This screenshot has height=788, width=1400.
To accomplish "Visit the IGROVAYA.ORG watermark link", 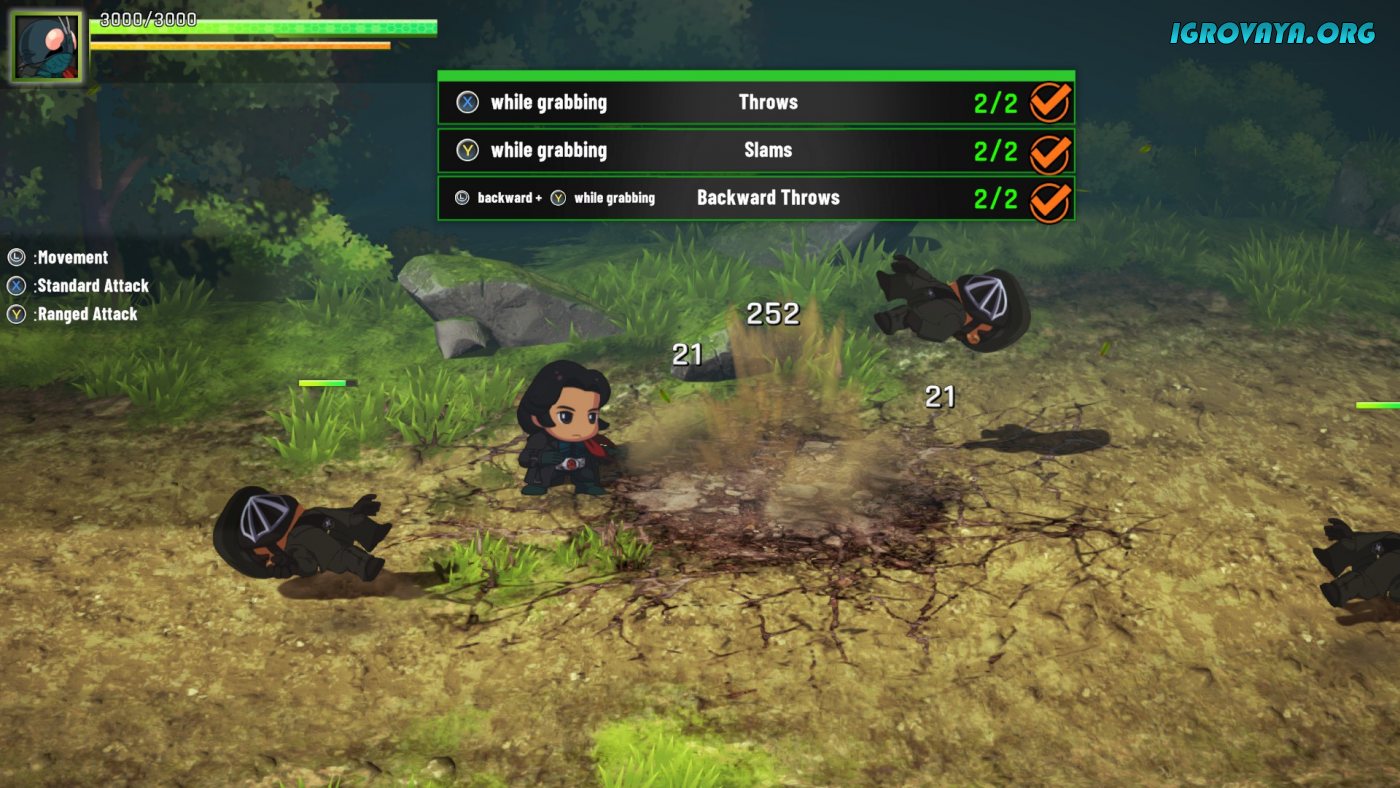I will point(1272,33).
